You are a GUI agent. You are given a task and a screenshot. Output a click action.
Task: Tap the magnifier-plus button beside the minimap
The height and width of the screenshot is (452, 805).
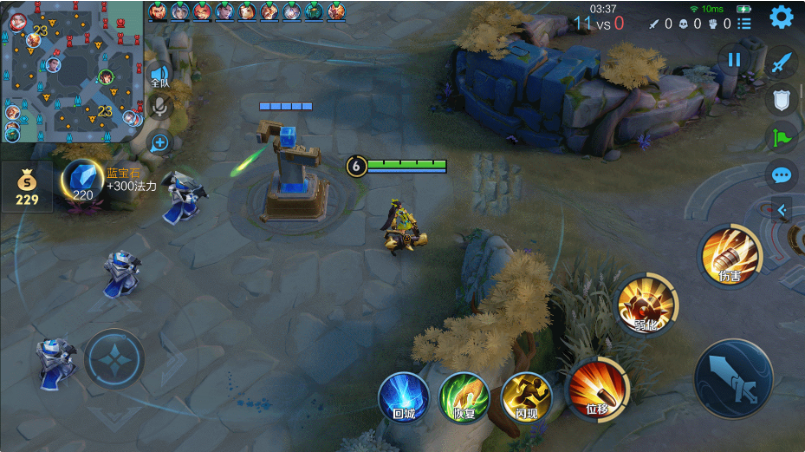coord(159,143)
